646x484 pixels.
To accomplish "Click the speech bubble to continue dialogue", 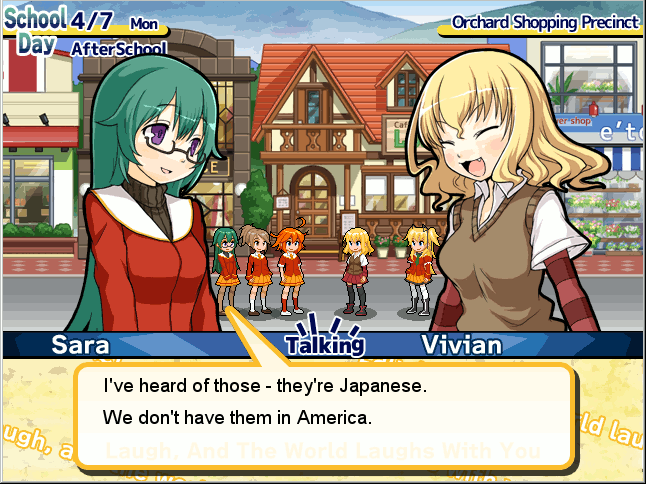I will click(x=325, y=412).
